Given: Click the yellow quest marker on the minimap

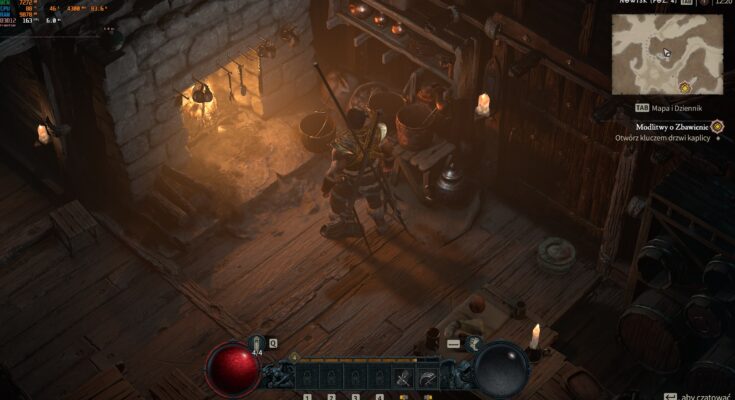Looking at the screenshot, I should [684, 87].
